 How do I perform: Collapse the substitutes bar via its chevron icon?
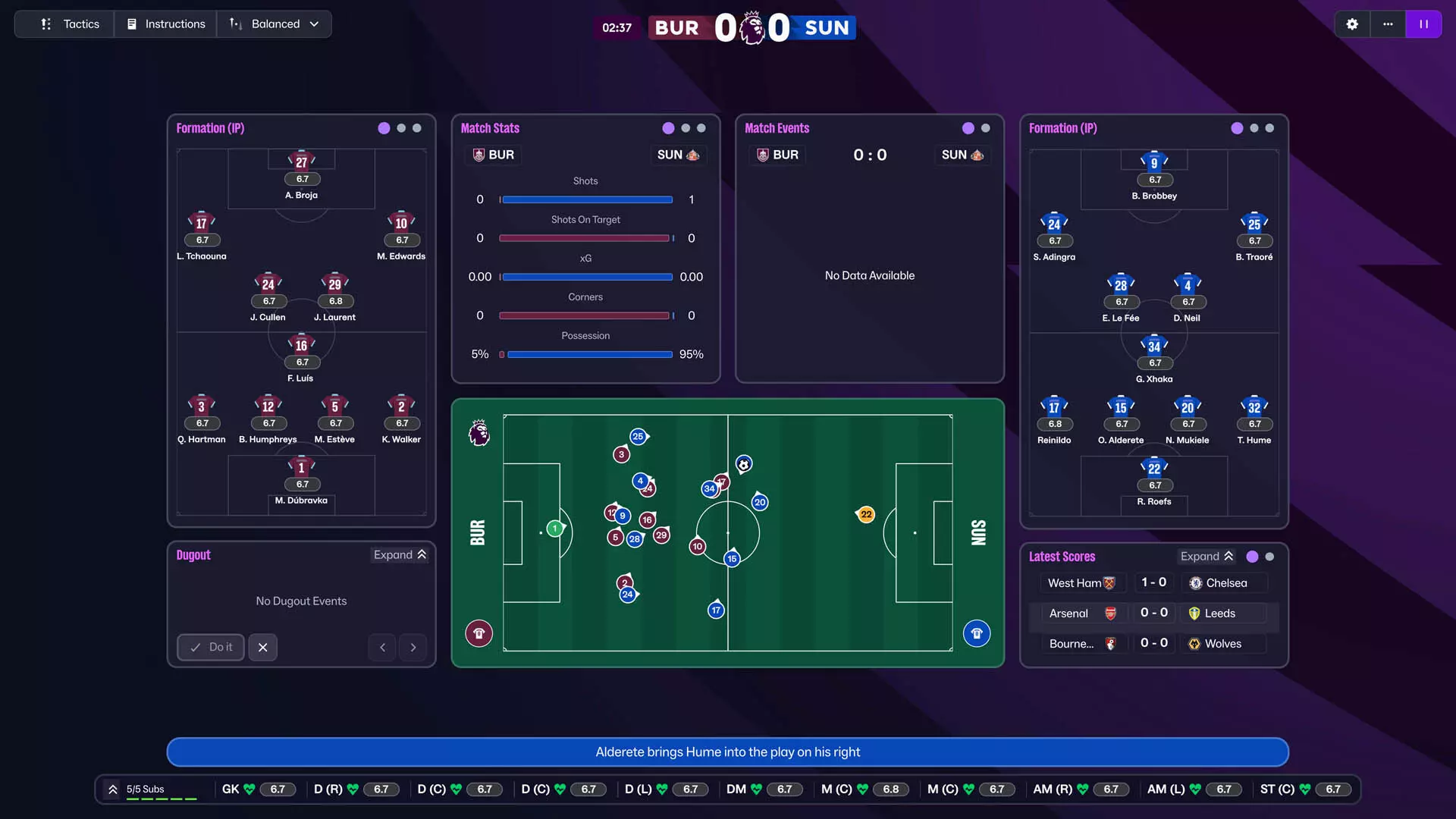coord(112,789)
